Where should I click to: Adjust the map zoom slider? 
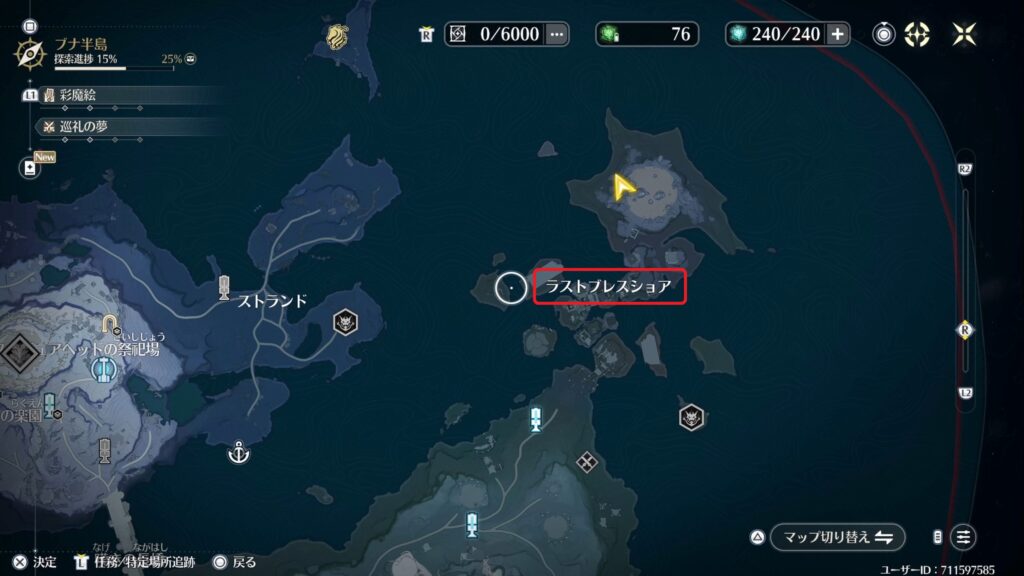coord(965,330)
